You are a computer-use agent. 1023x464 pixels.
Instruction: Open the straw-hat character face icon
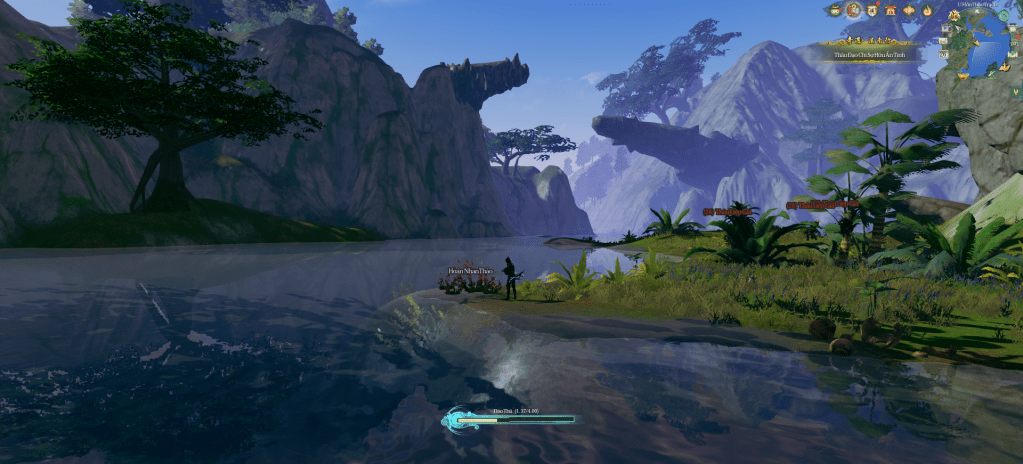point(835,10)
